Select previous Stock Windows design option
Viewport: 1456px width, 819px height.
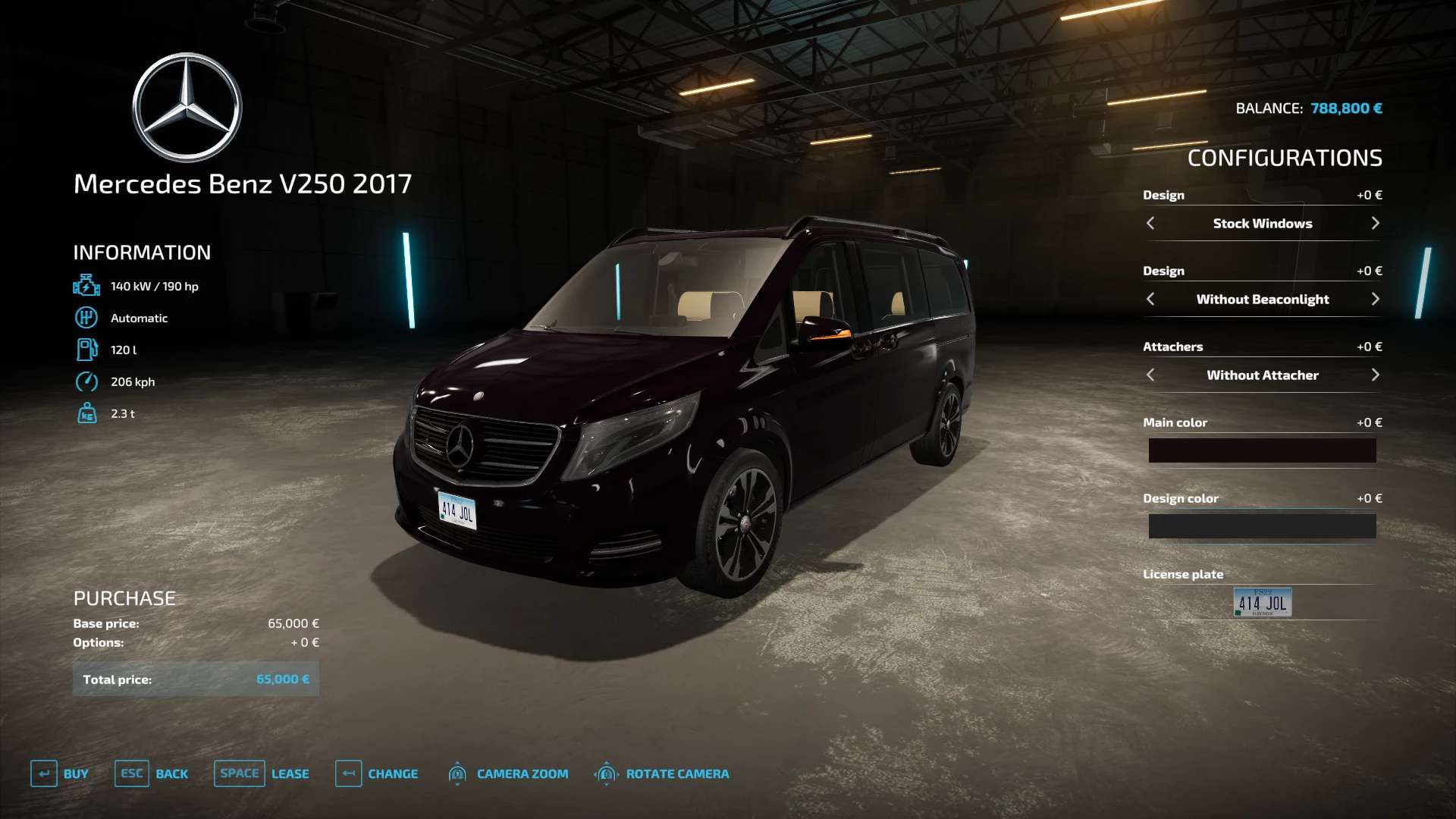(x=1150, y=223)
